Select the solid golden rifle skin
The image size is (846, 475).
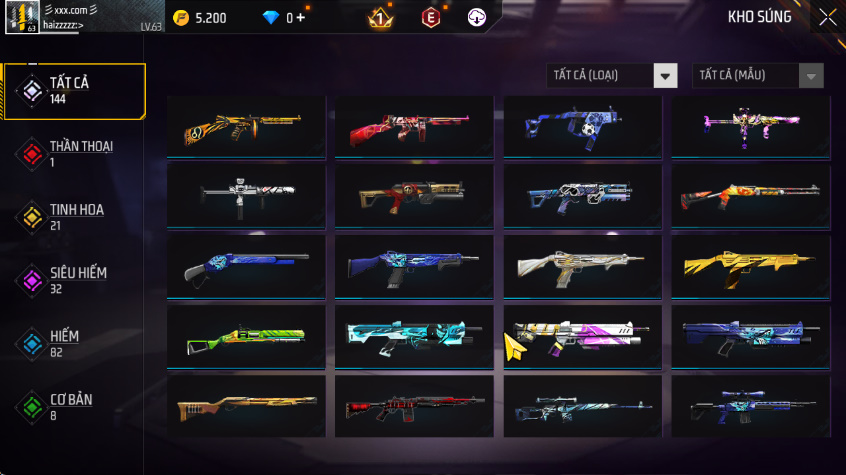(x=750, y=267)
